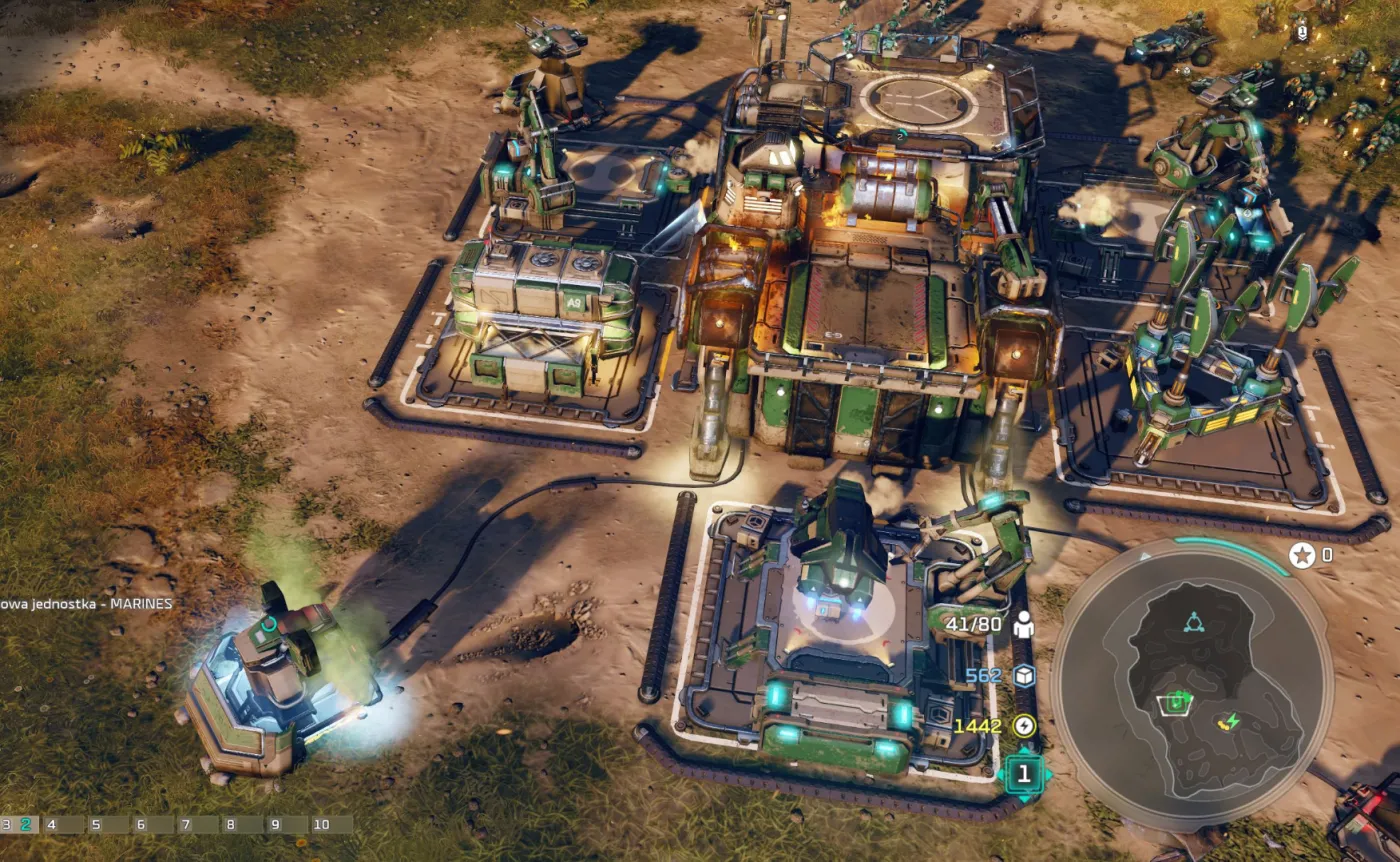Click the energy node lightning marker on the minimap
This screenshot has height=862, width=1400.
1231,721
